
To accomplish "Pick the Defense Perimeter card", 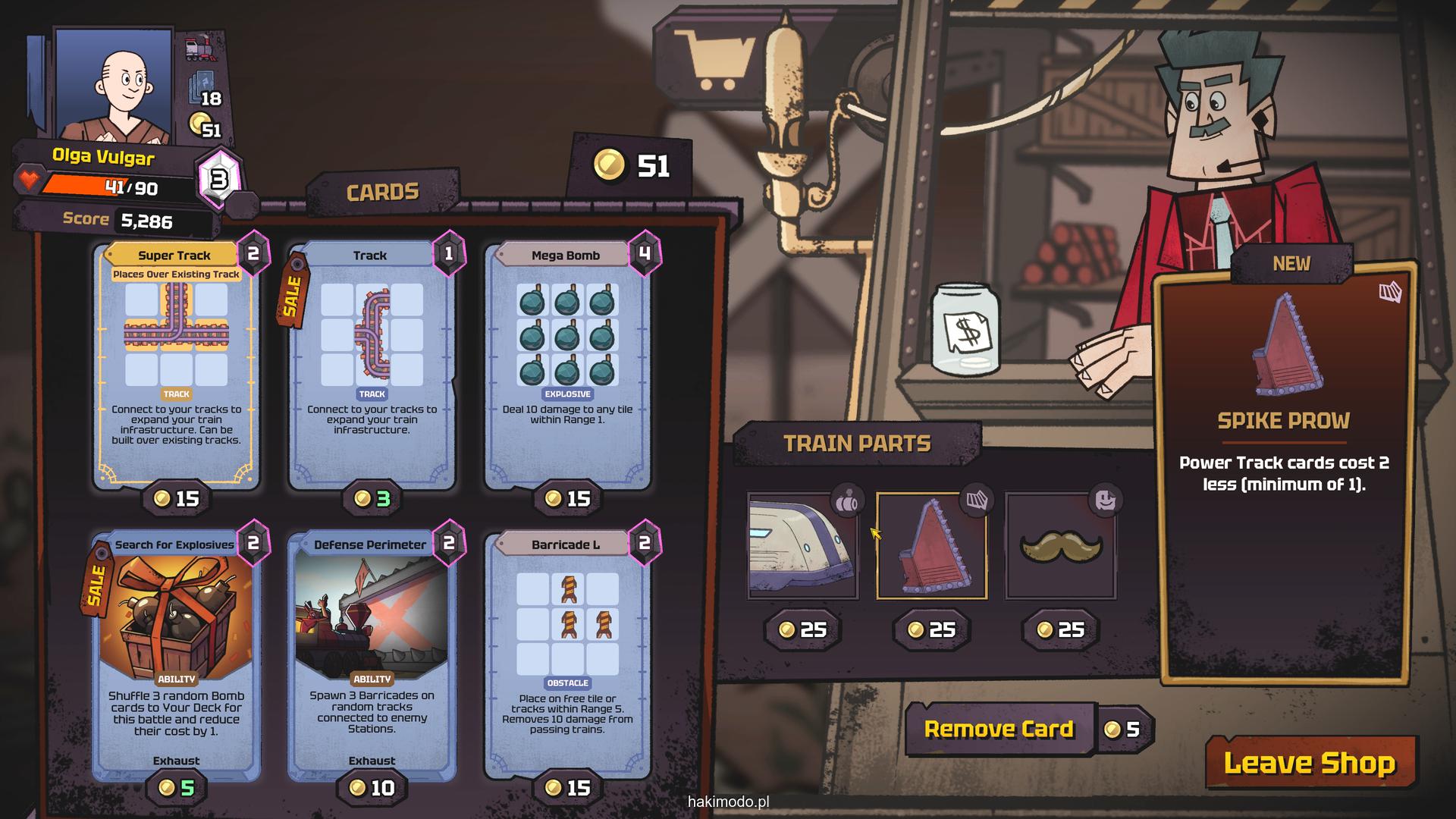I will tap(372, 654).
